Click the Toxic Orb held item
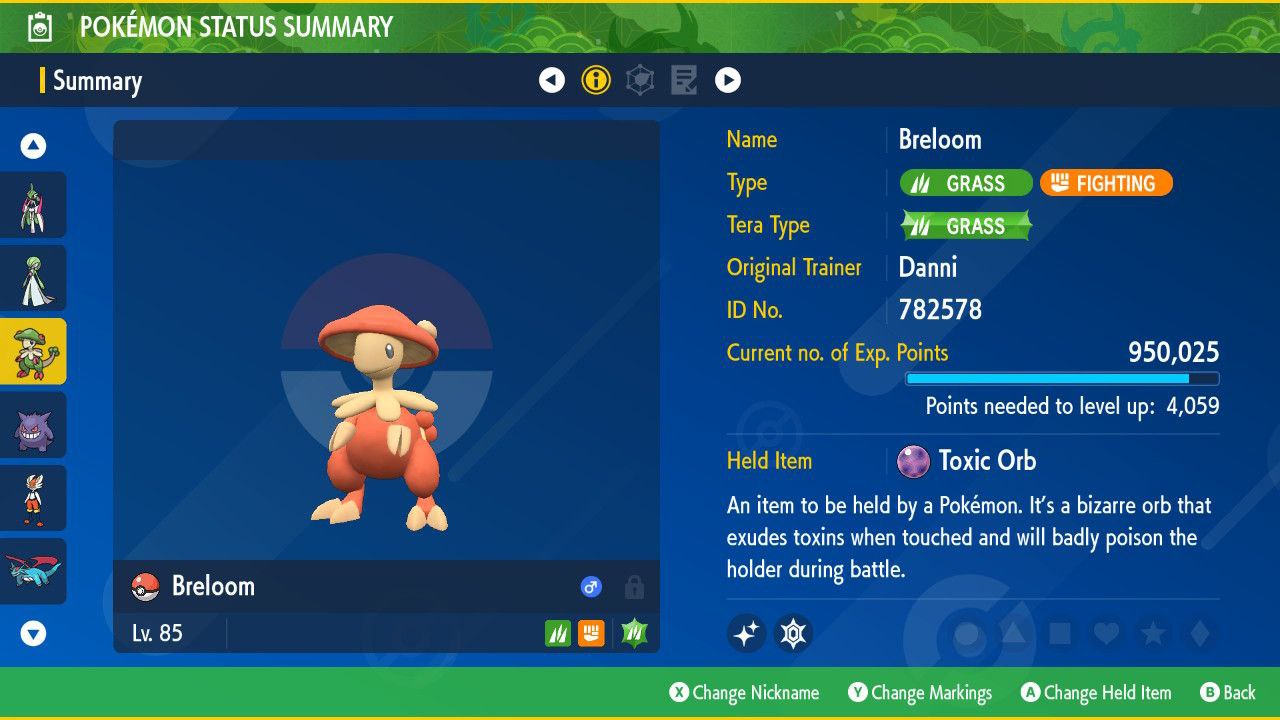 (968, 461)
